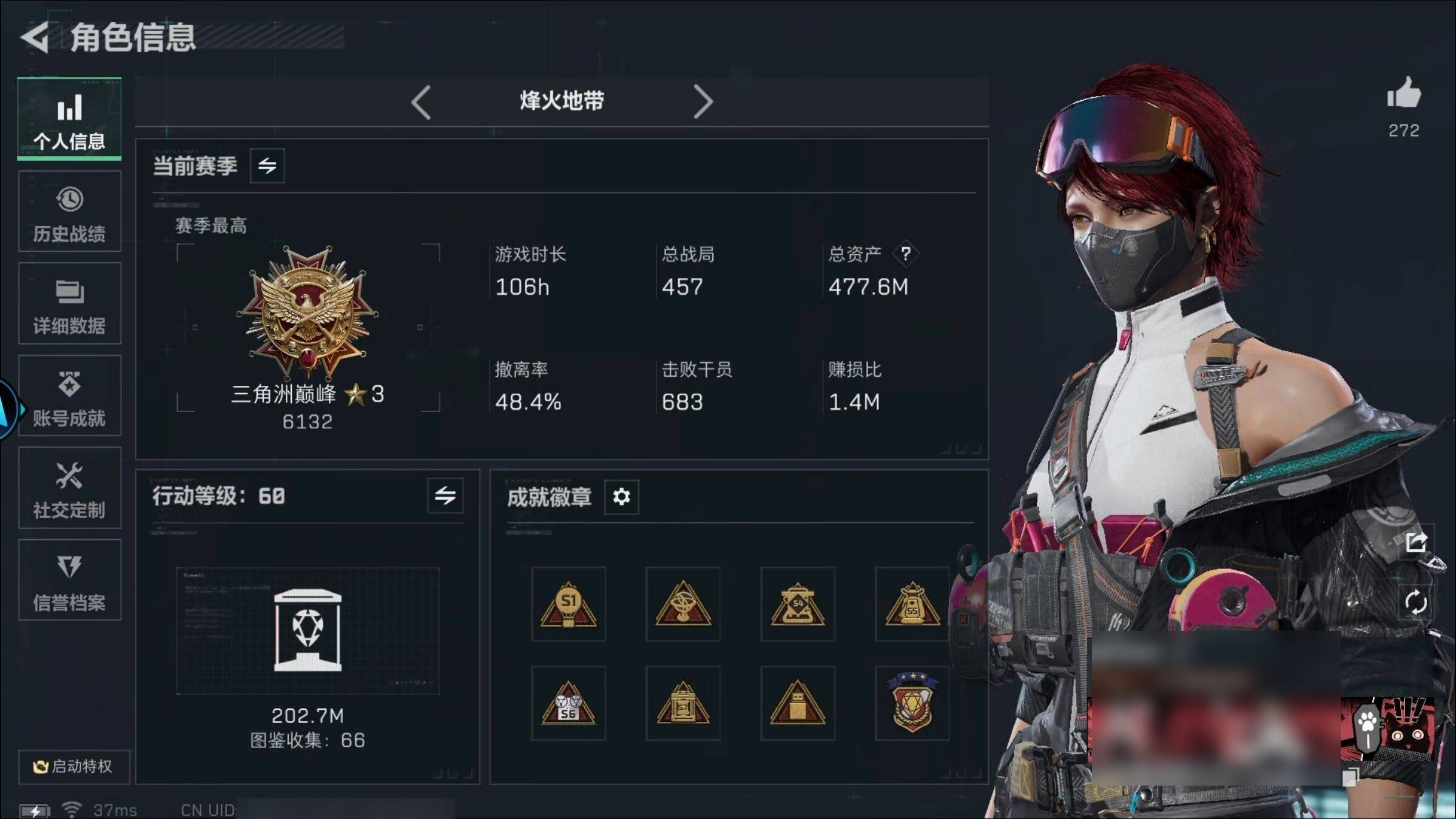The image size is (1456, 819).
Task: Switch to the next game mode arrow
Action: tap(703, 102)
